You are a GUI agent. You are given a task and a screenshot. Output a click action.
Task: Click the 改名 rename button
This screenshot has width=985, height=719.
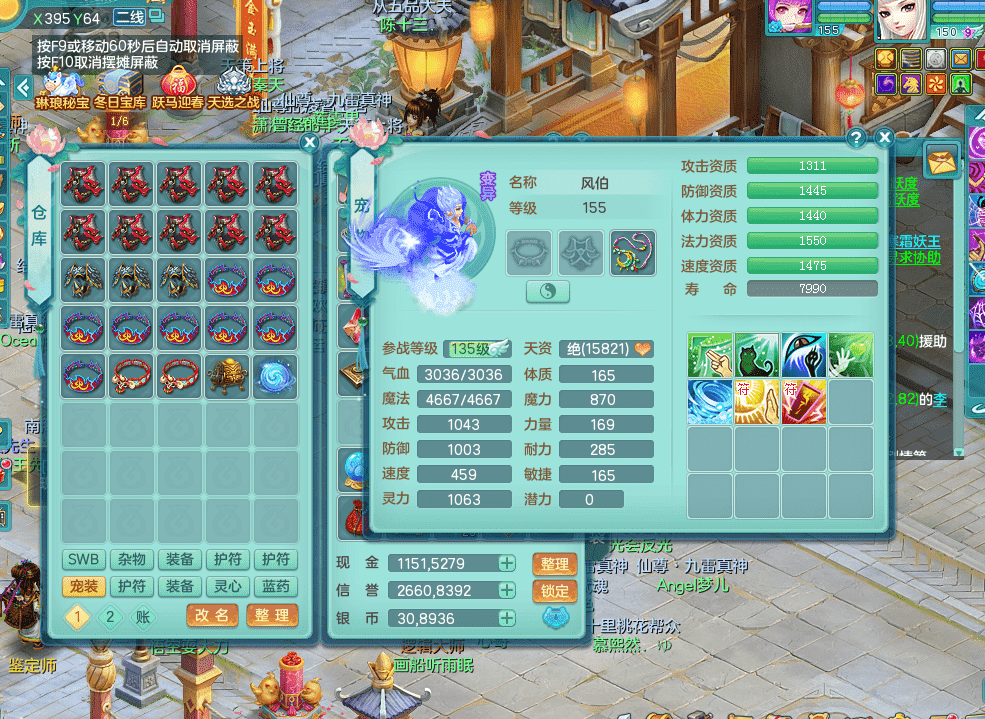[213, 615]
